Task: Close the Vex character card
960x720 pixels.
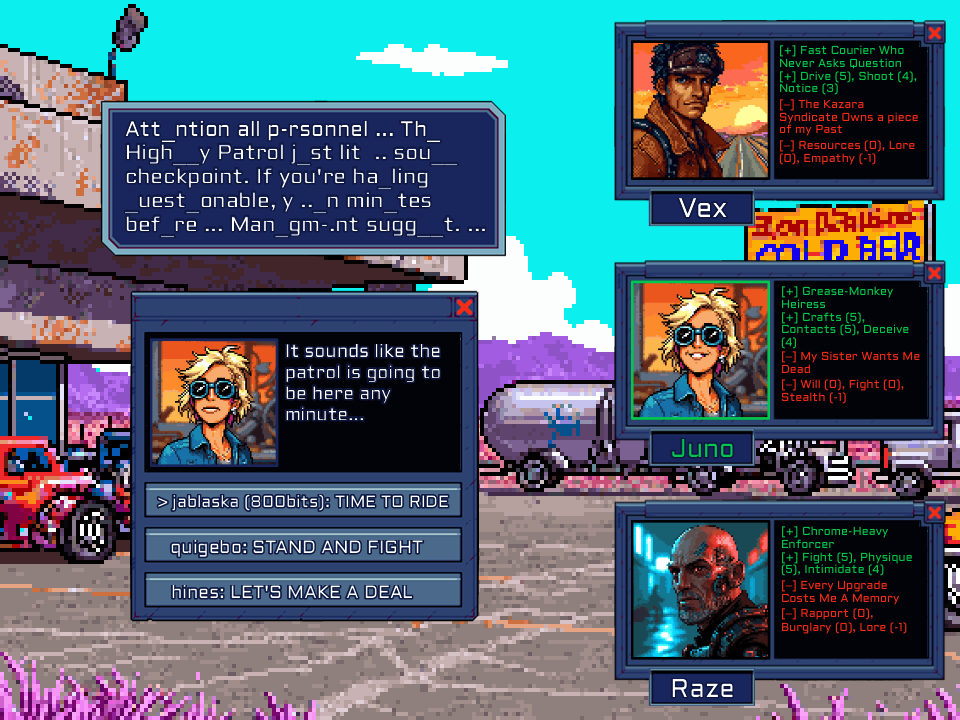Action: pyautogui.click(x=934, y=33)
